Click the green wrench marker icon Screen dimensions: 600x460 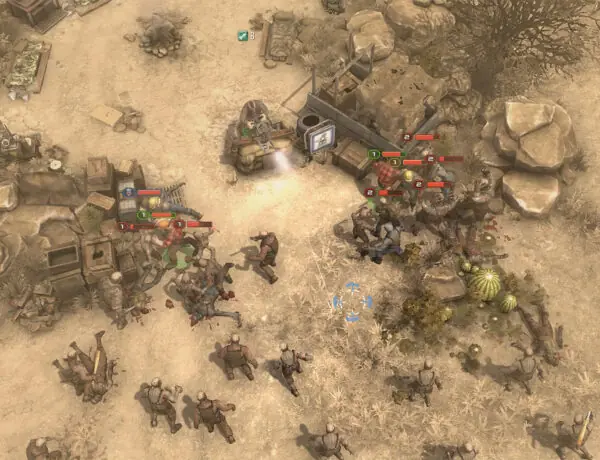[x=242, y=36]
